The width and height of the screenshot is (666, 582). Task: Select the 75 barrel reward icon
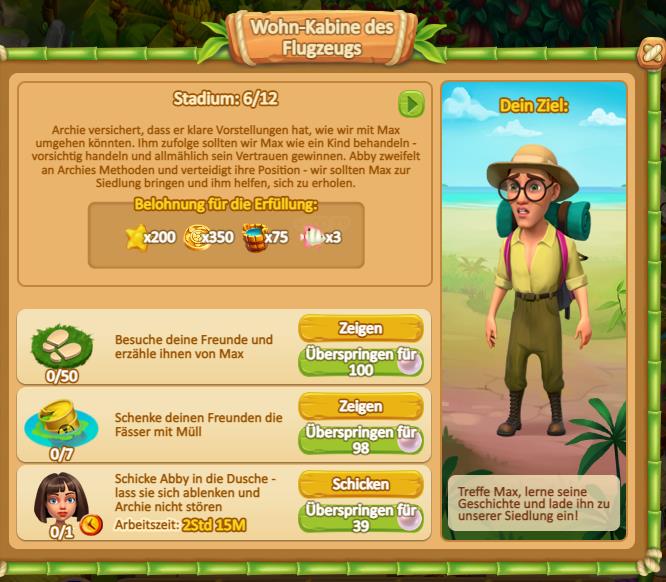(x=254, y=238)
